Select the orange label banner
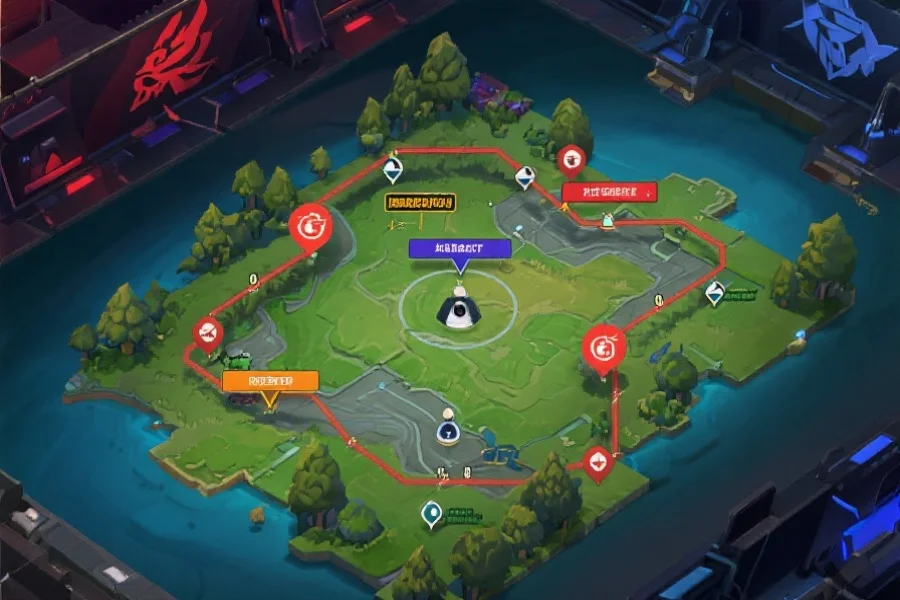The width and height of the screenshot is (900, 600). pos(270,380)
